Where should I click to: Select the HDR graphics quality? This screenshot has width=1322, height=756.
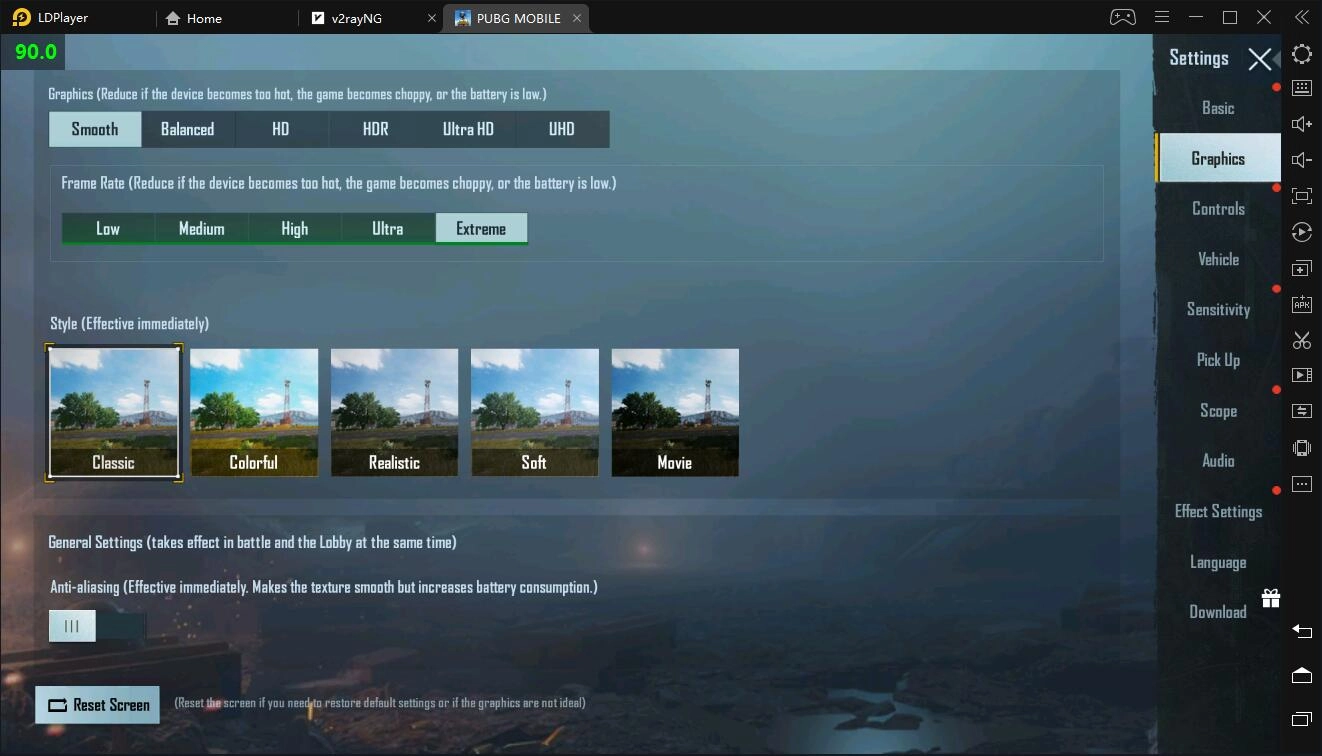click(375, 128)
